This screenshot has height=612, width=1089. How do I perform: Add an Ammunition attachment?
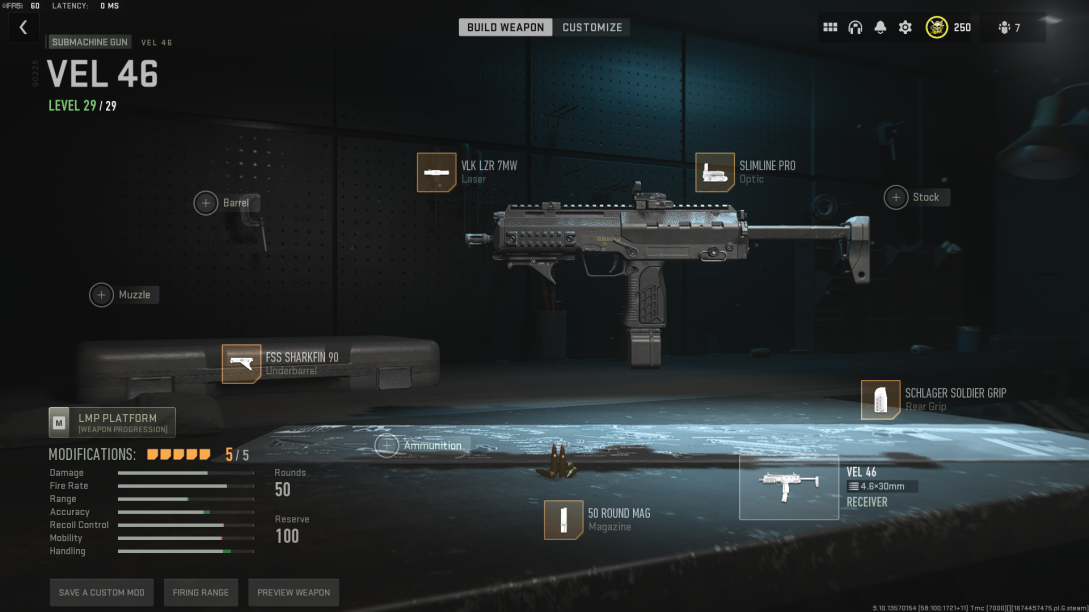pos(387,445)
